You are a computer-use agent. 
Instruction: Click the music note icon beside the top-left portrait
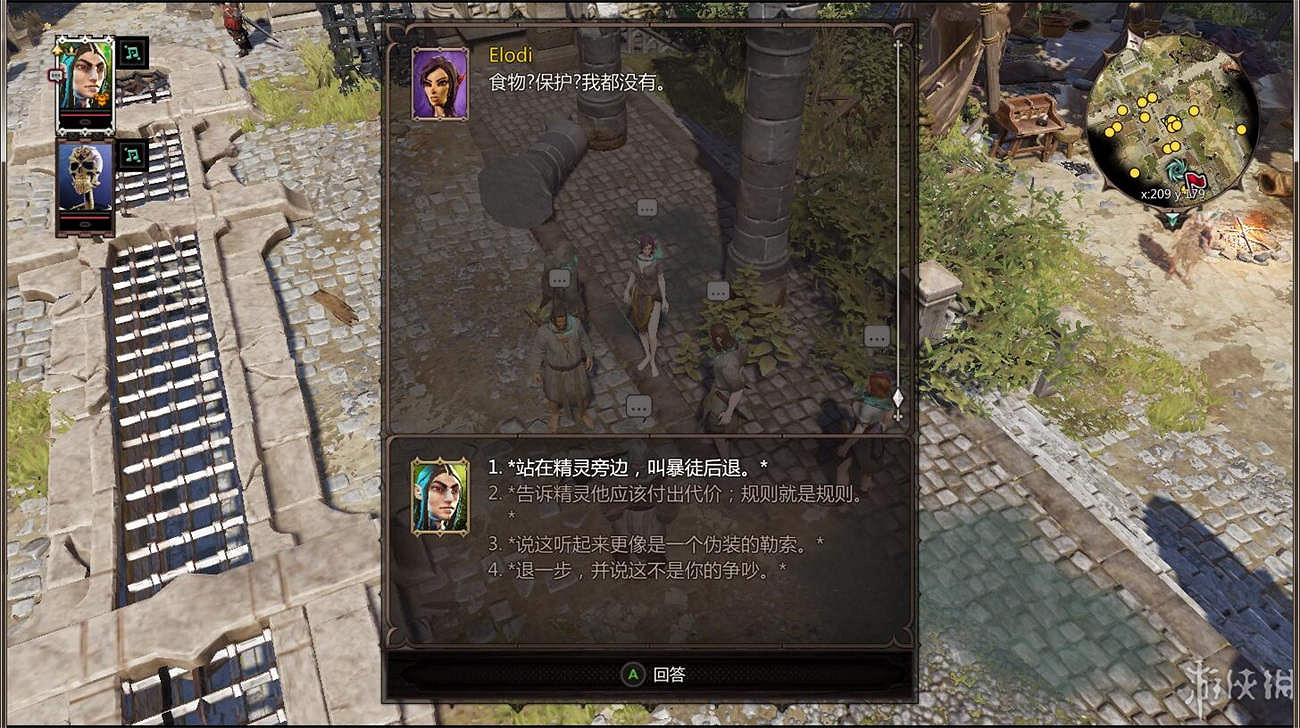(x=135, y=53)
